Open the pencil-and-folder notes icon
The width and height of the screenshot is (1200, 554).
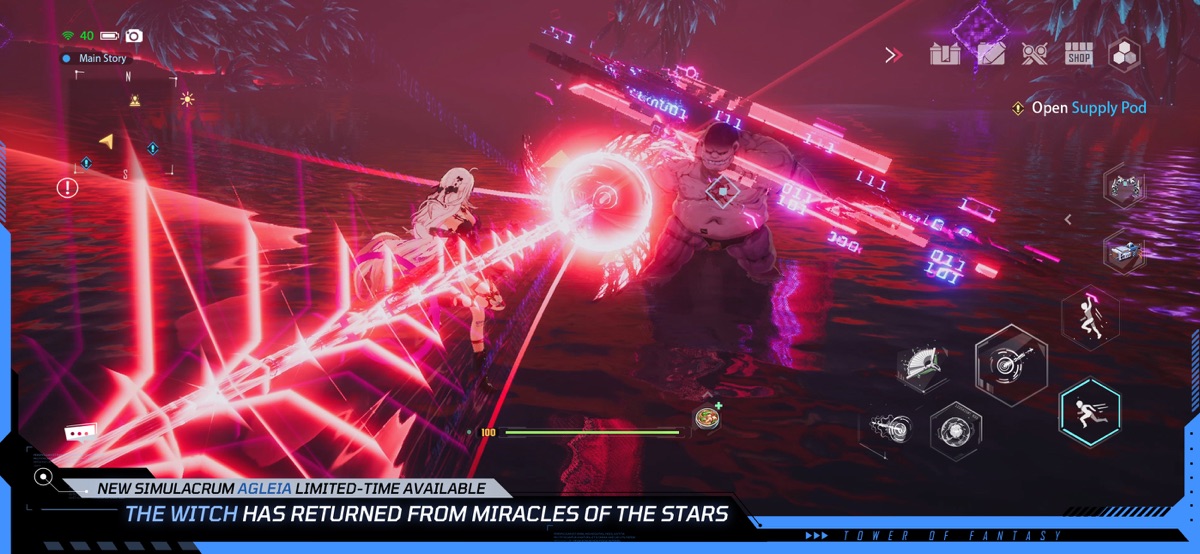991,54
